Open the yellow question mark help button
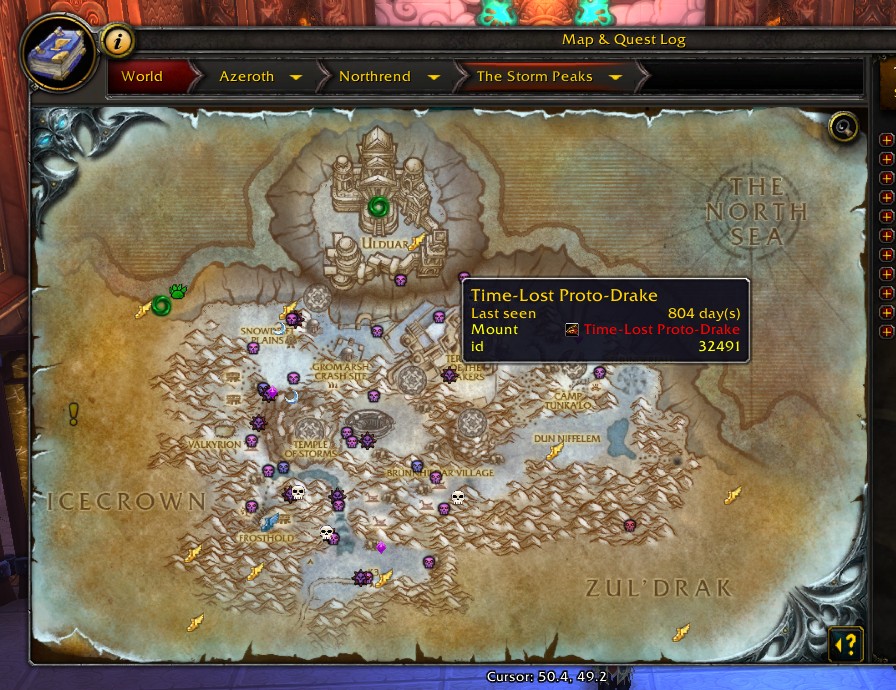This screenshot has height=690, width=896. [x=846, y=643]
